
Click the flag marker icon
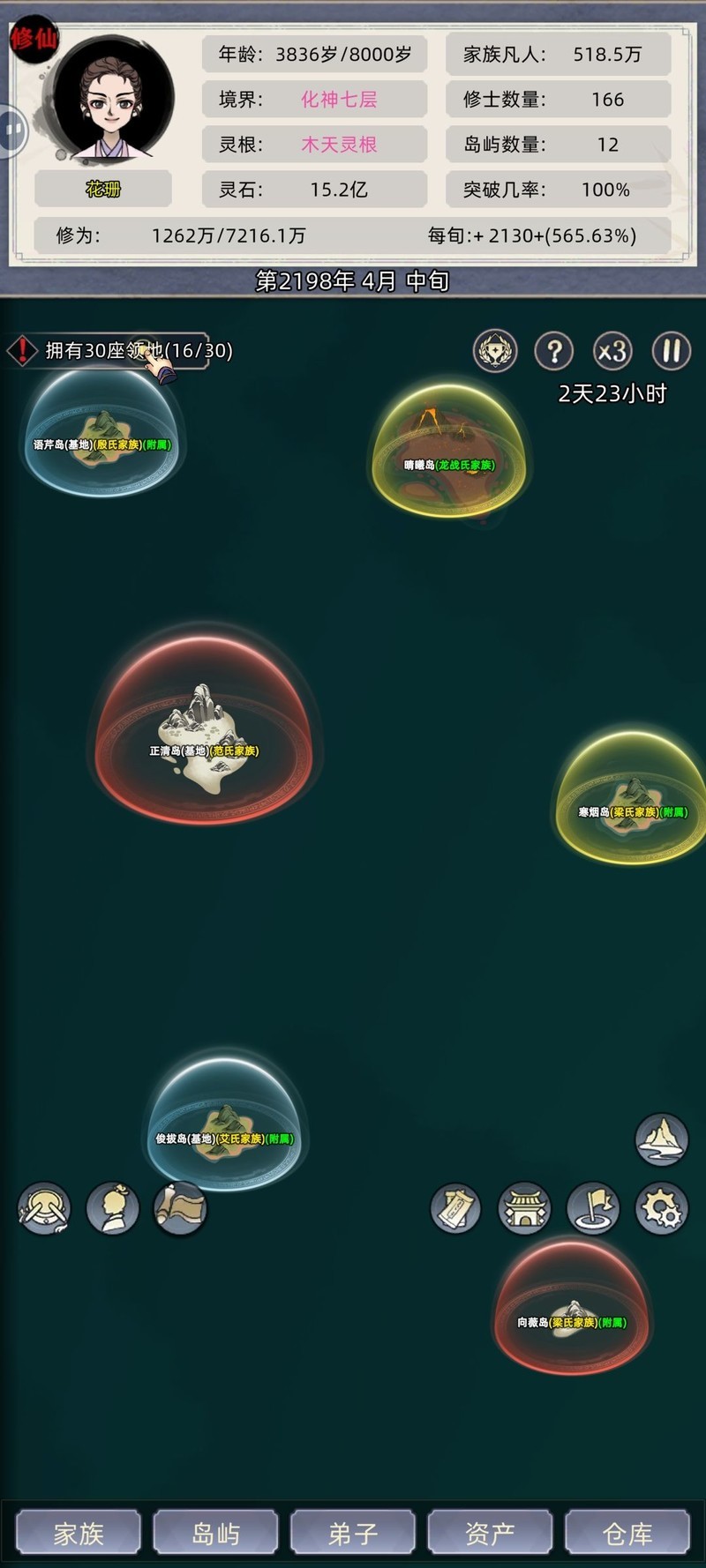593,1208
